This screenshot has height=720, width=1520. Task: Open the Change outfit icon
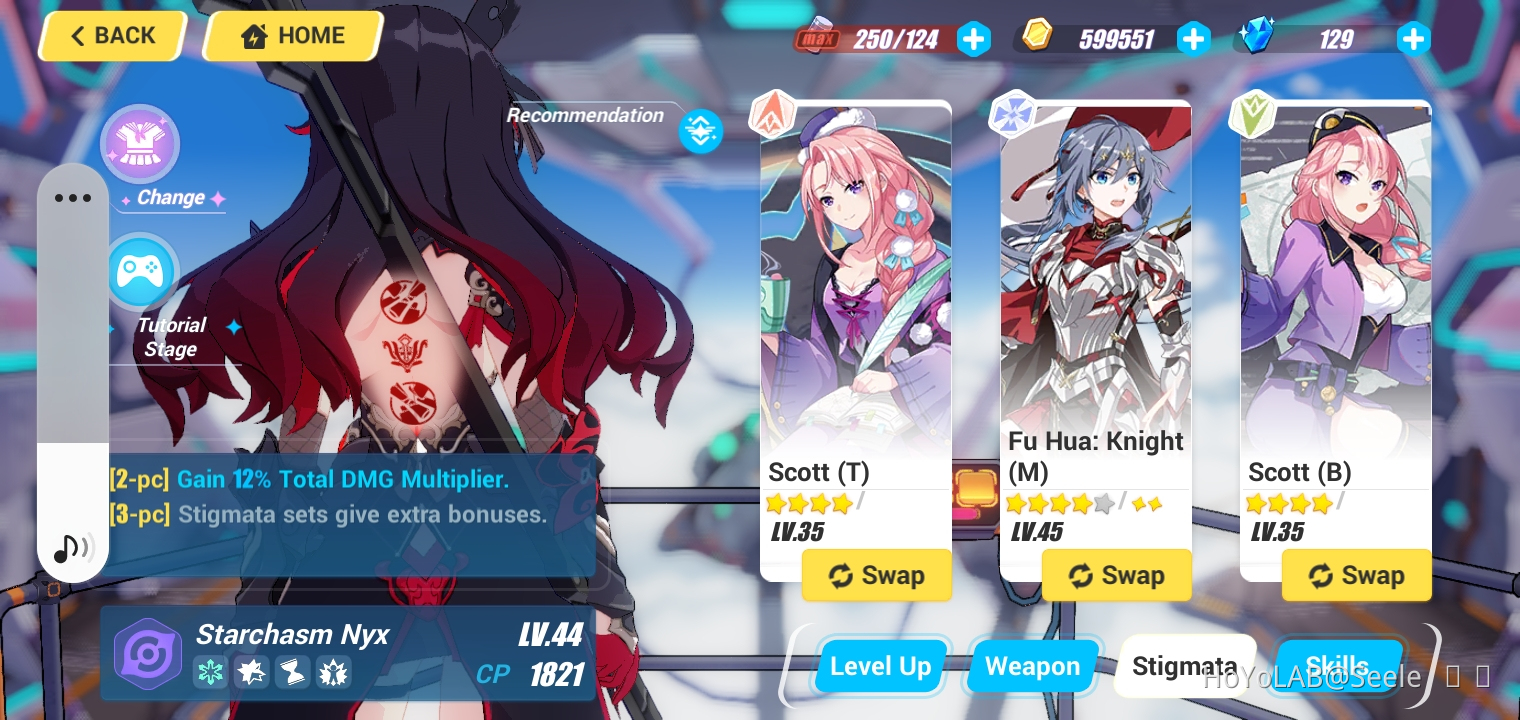[140, 144]
